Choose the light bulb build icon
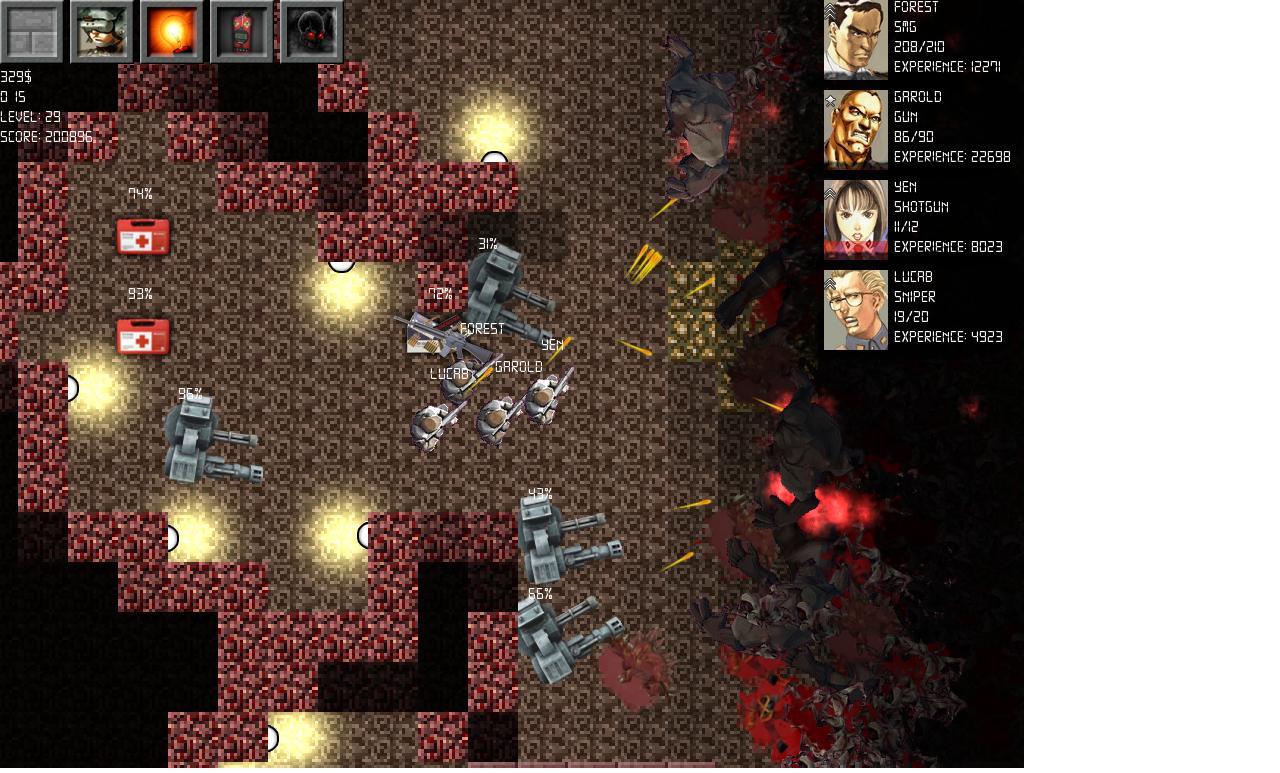The height and width of the screenshot is (773, 1280). [x=172, y=31]
